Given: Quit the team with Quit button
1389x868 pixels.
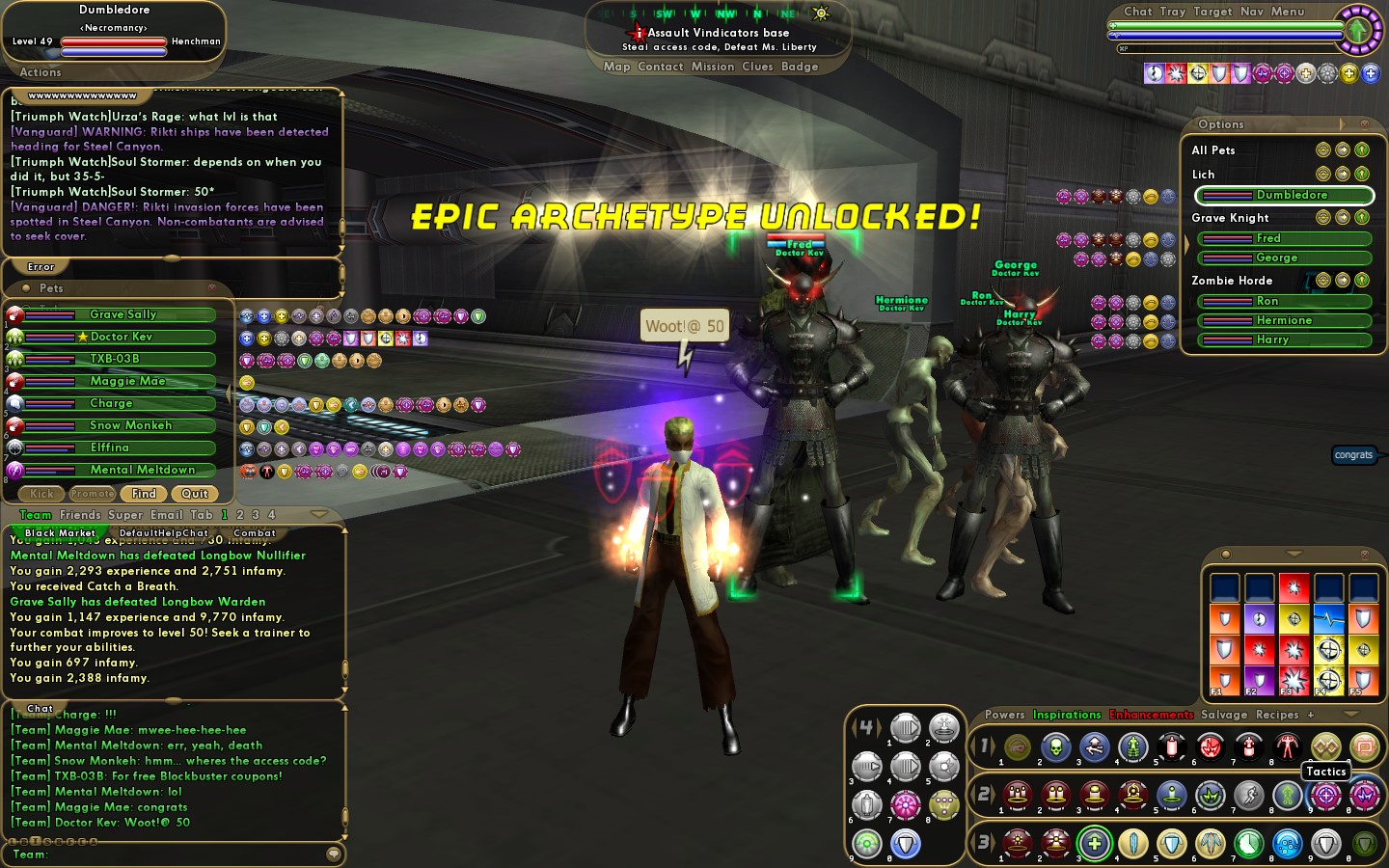Looking at the screenshot, I should (x=195, y=494).
